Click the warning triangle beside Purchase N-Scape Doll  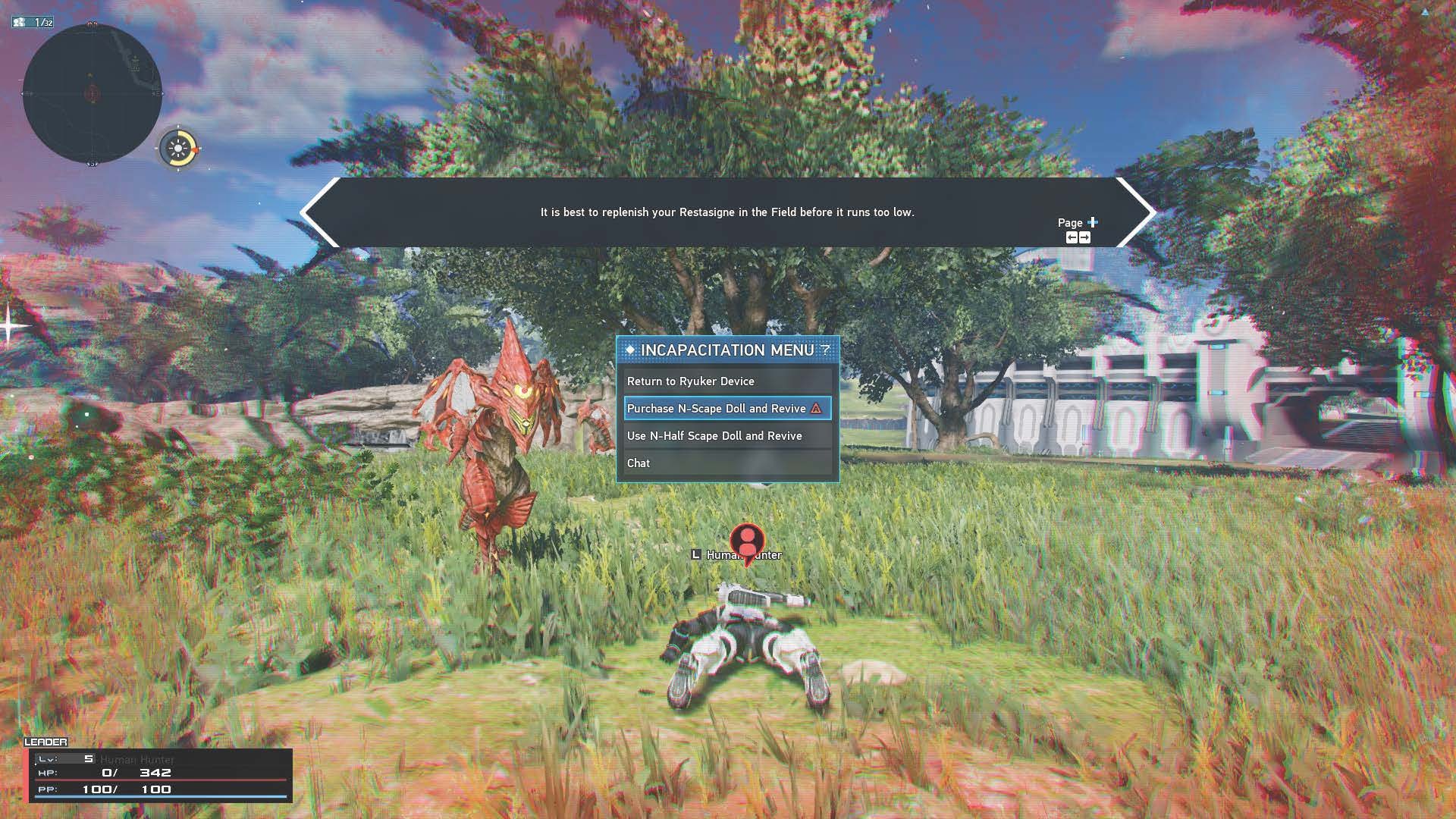(814, 409)
